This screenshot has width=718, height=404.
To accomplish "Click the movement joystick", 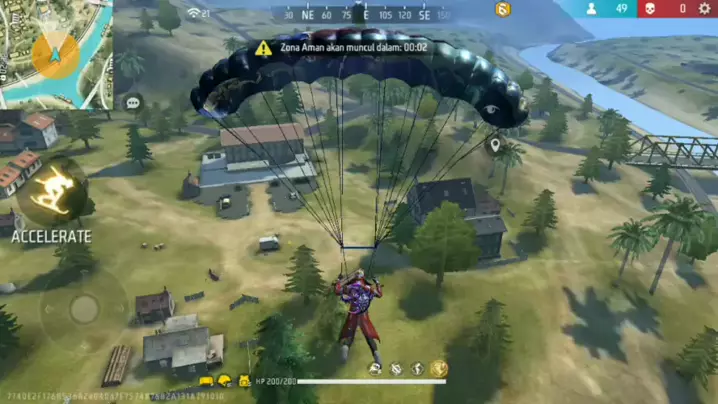I will [x=84, y=308].
